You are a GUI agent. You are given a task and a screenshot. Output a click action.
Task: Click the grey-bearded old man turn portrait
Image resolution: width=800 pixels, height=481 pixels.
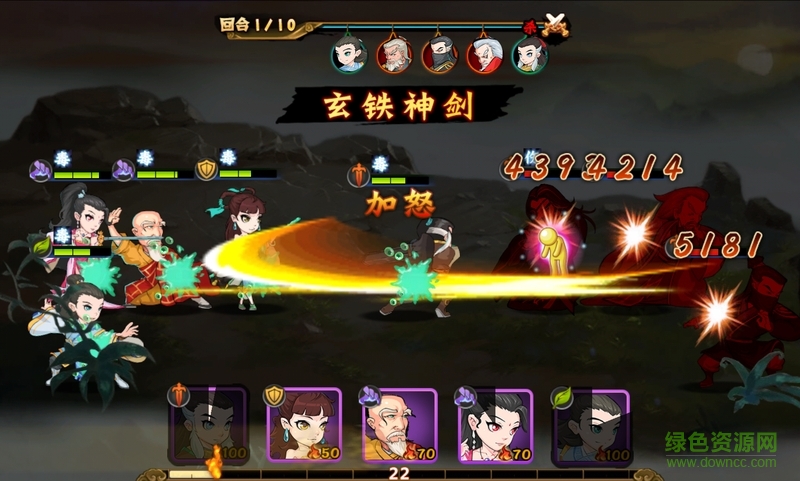pyautogui.click(x=393, y=55)
